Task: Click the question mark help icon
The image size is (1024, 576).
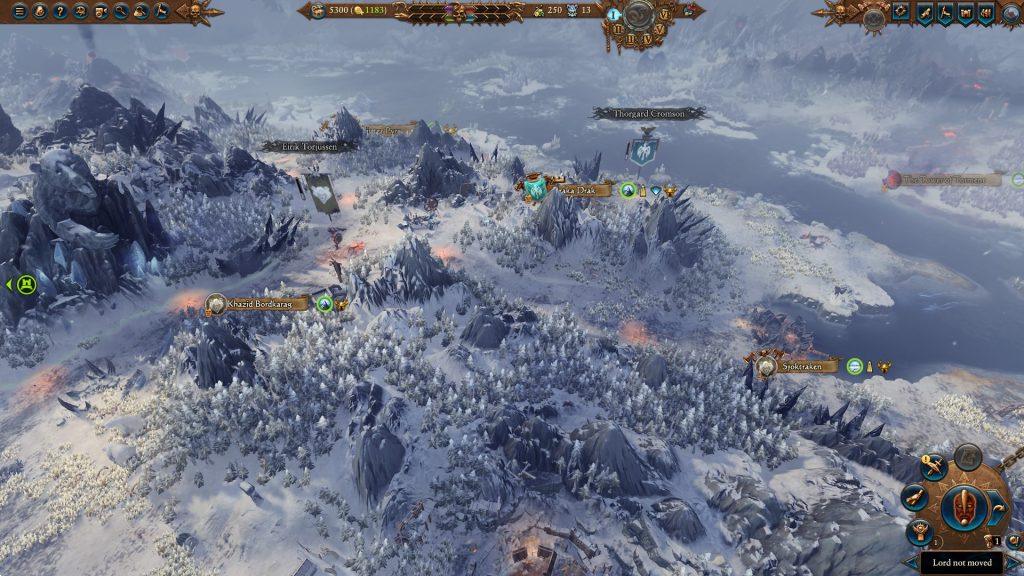Action: [x=61, y=12]
